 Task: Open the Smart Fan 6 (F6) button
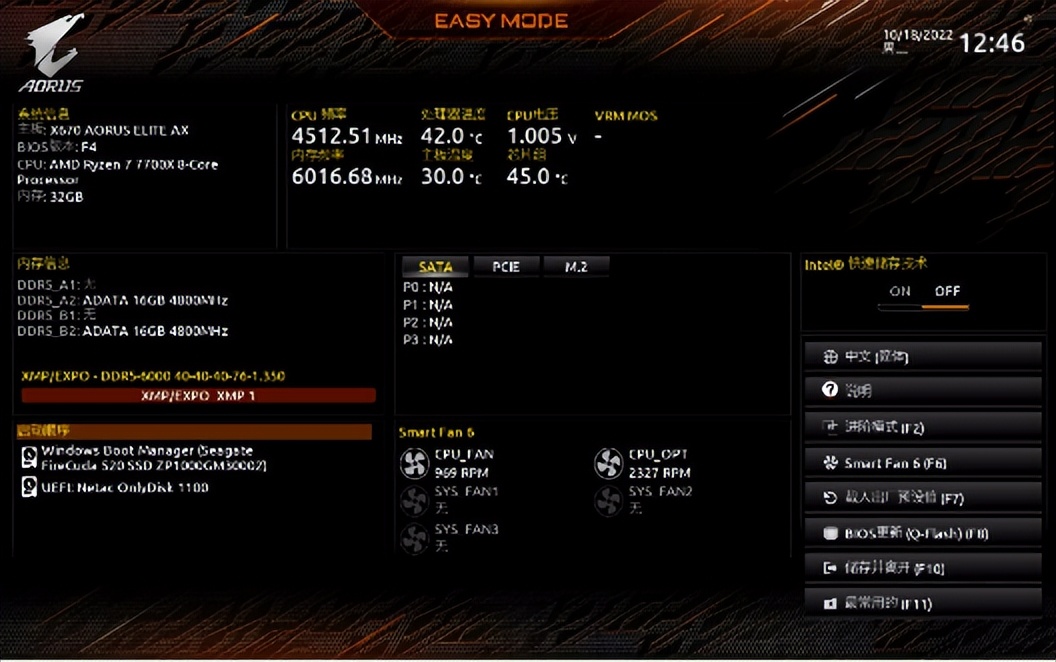click(922, 463)
